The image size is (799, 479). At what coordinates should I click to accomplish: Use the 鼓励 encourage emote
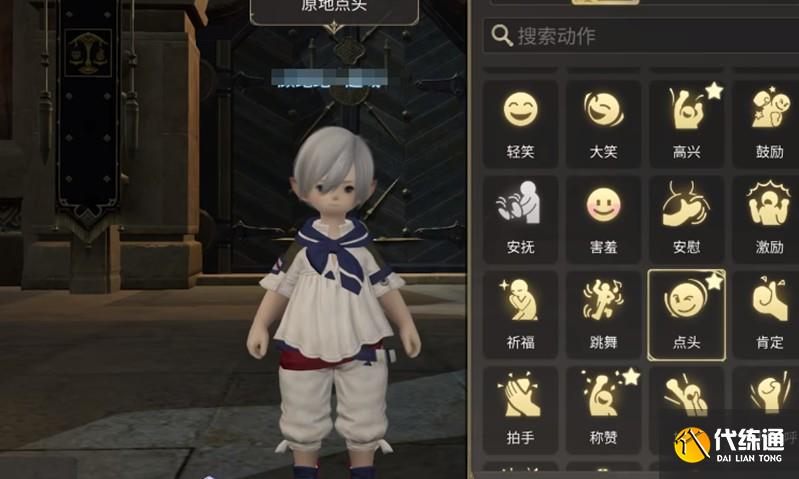click(769, 120)
